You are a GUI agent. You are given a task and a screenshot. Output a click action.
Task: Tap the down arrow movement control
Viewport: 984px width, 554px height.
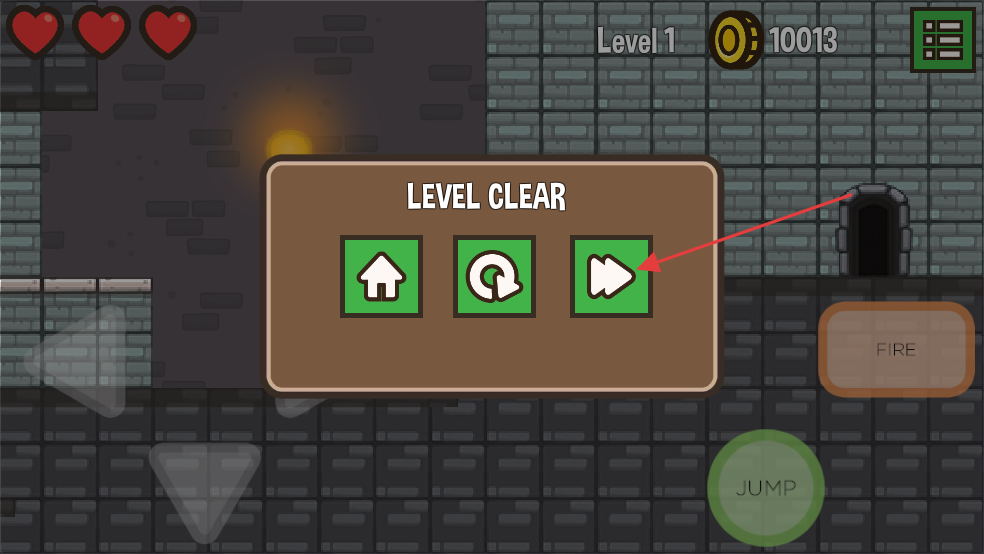click(x=204, y=487)
